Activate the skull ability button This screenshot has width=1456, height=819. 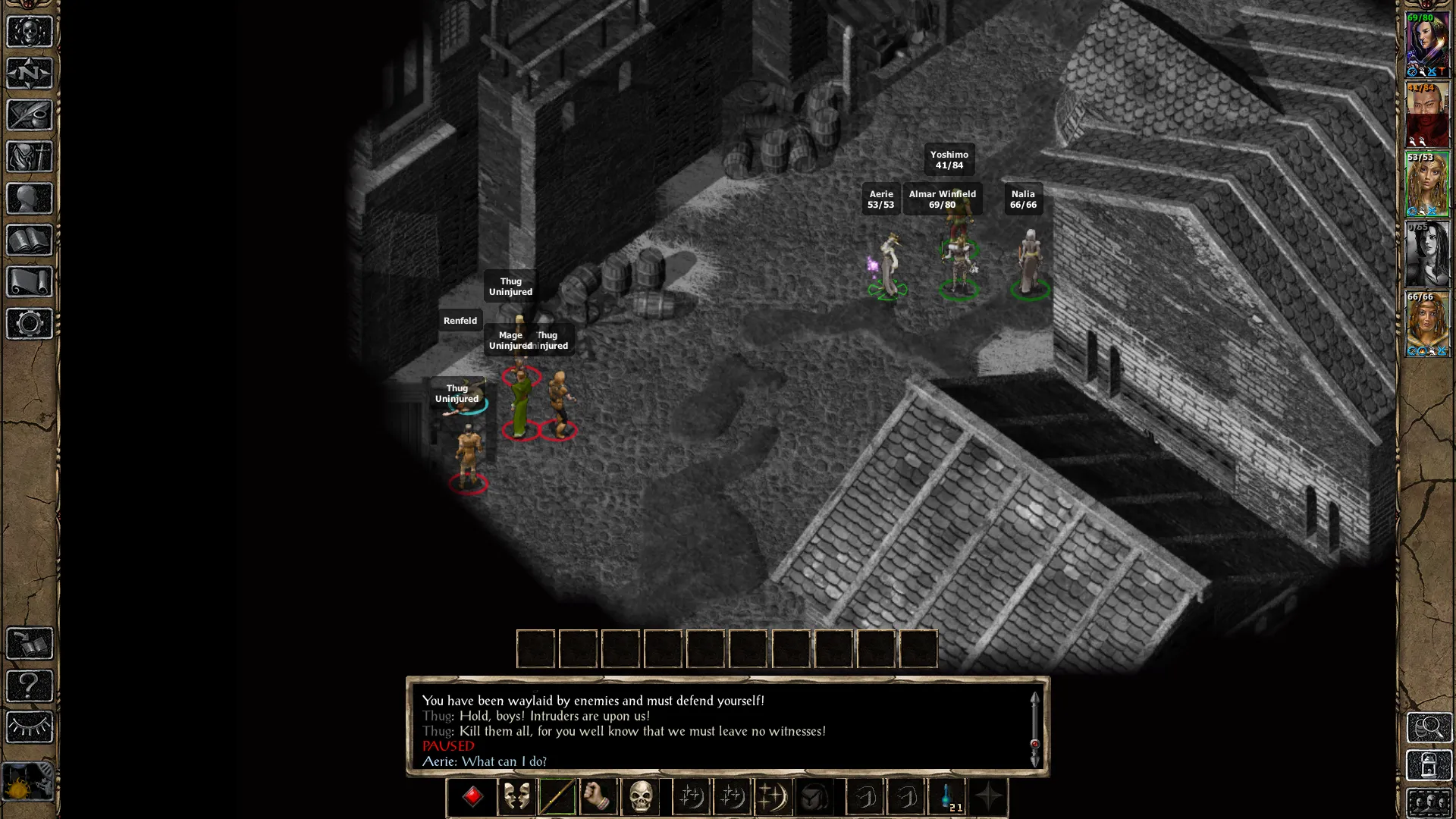tap(641, 796)
